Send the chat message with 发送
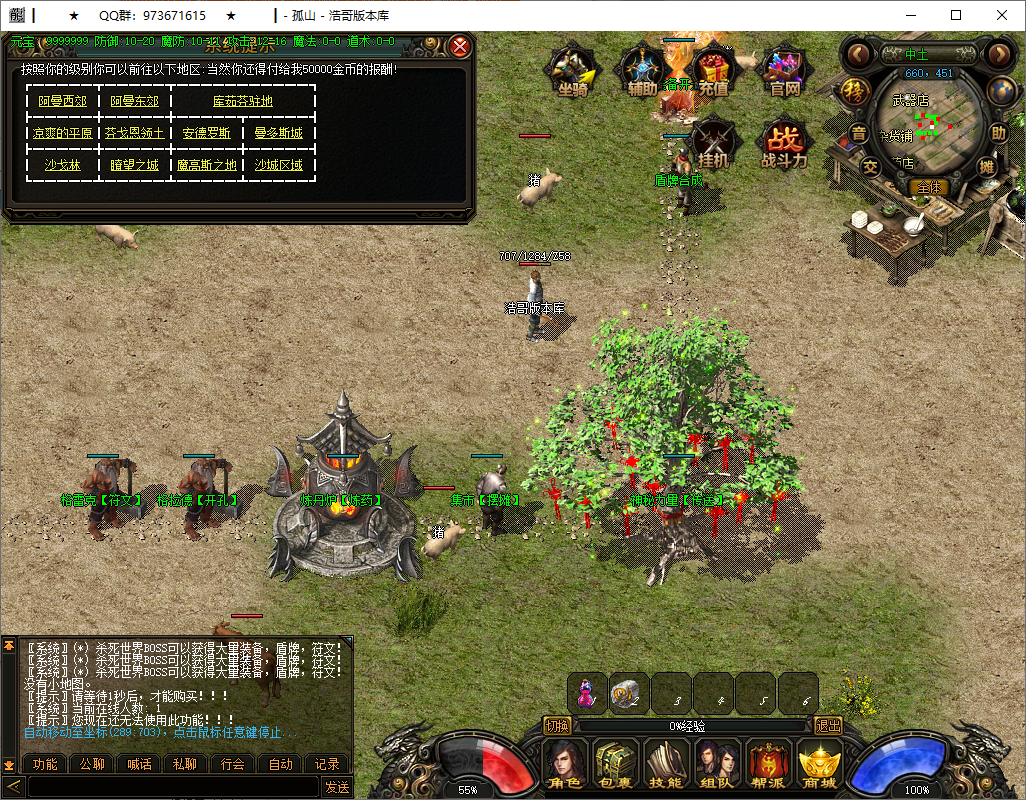 point(337,787)
